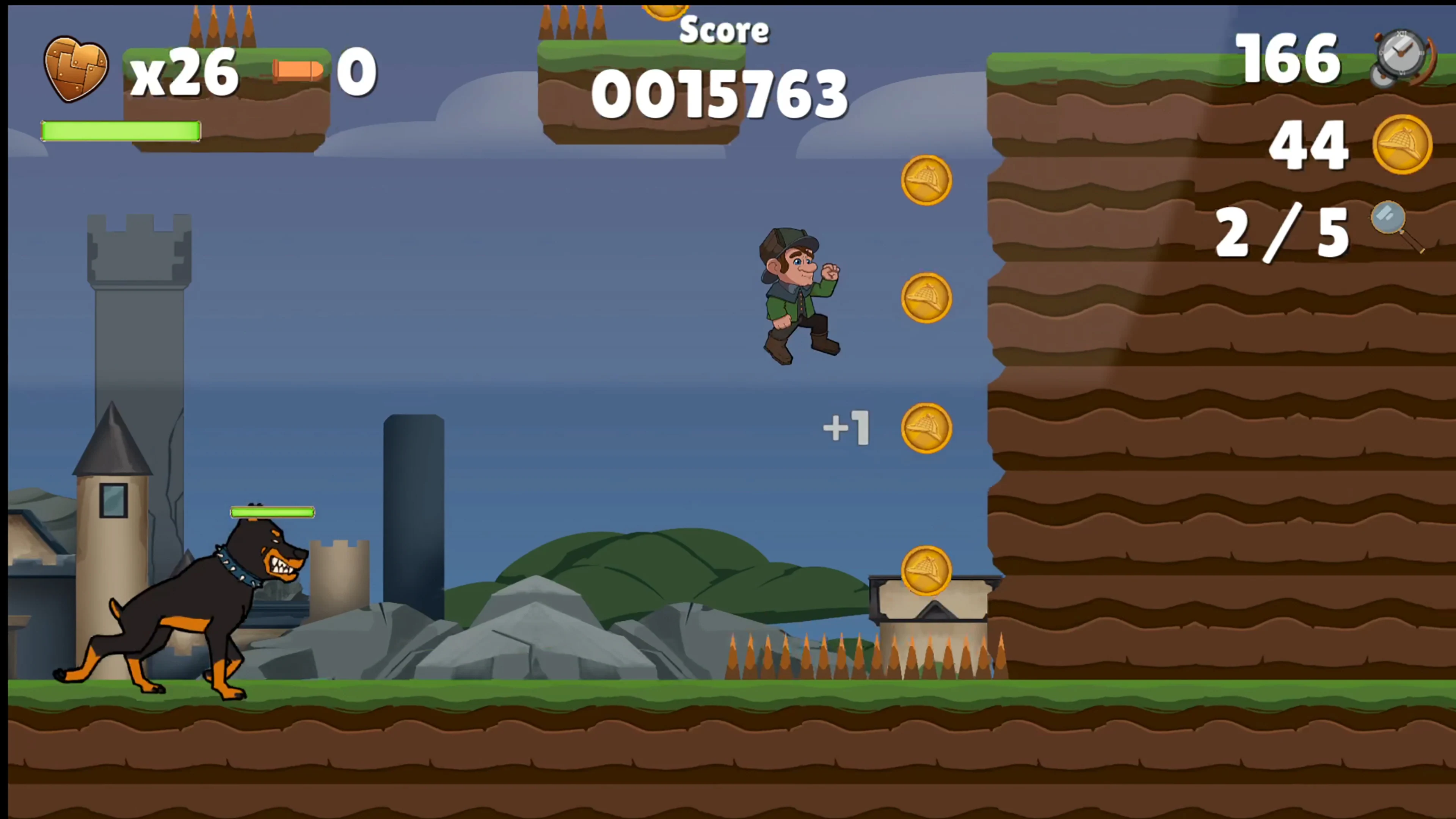Image resolution: width=1456 pixels, height=819 pixels.
Task: Click the hat coin counter icon
Action: 1402,144
